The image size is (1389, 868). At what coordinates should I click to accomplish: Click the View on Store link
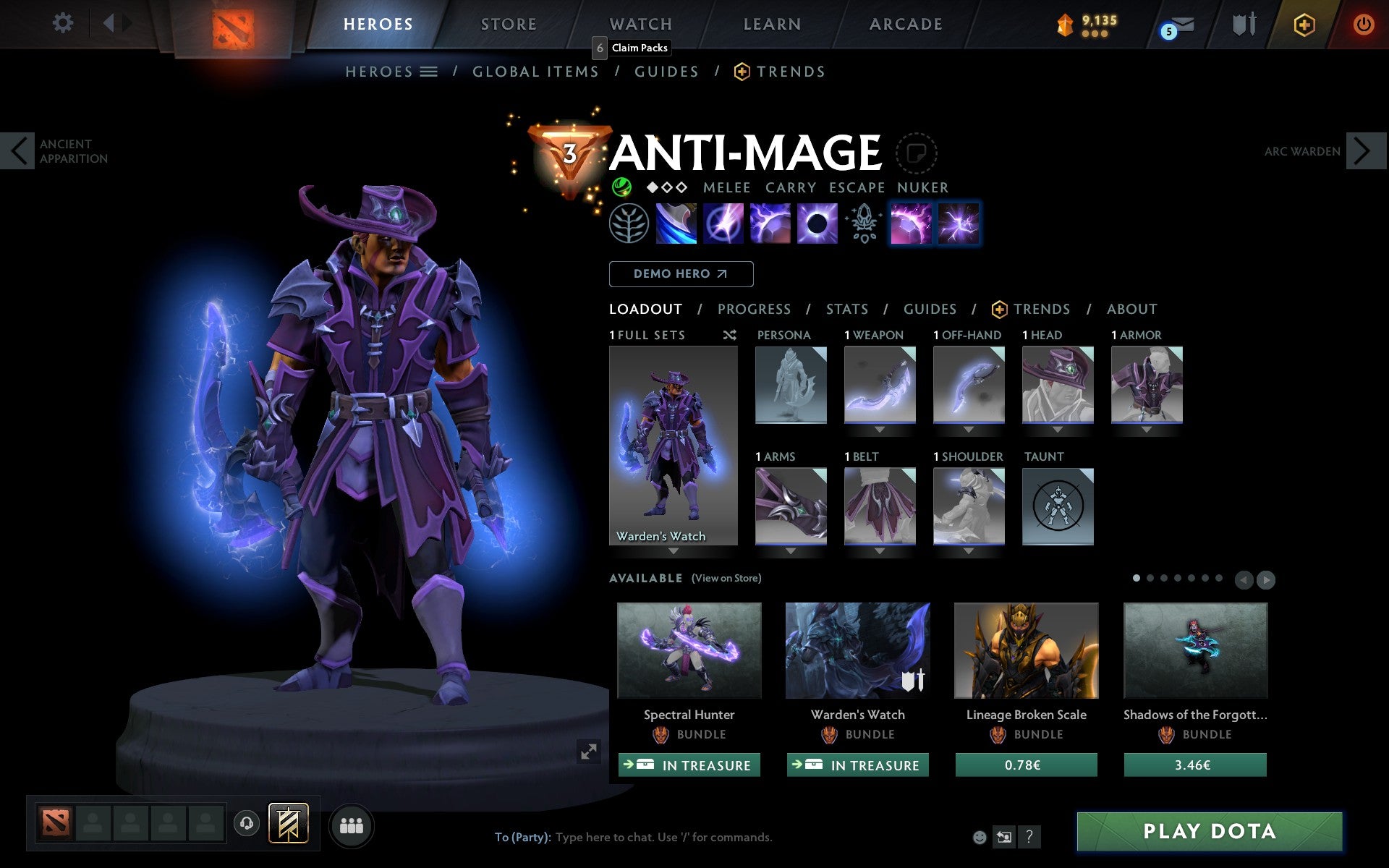click(726, 578)
